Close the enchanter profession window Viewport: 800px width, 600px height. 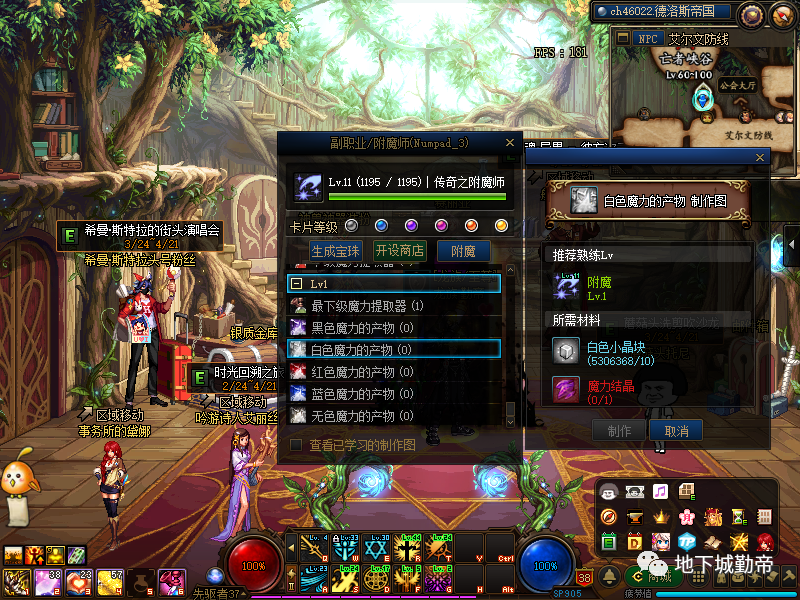(x=511, y=143)
